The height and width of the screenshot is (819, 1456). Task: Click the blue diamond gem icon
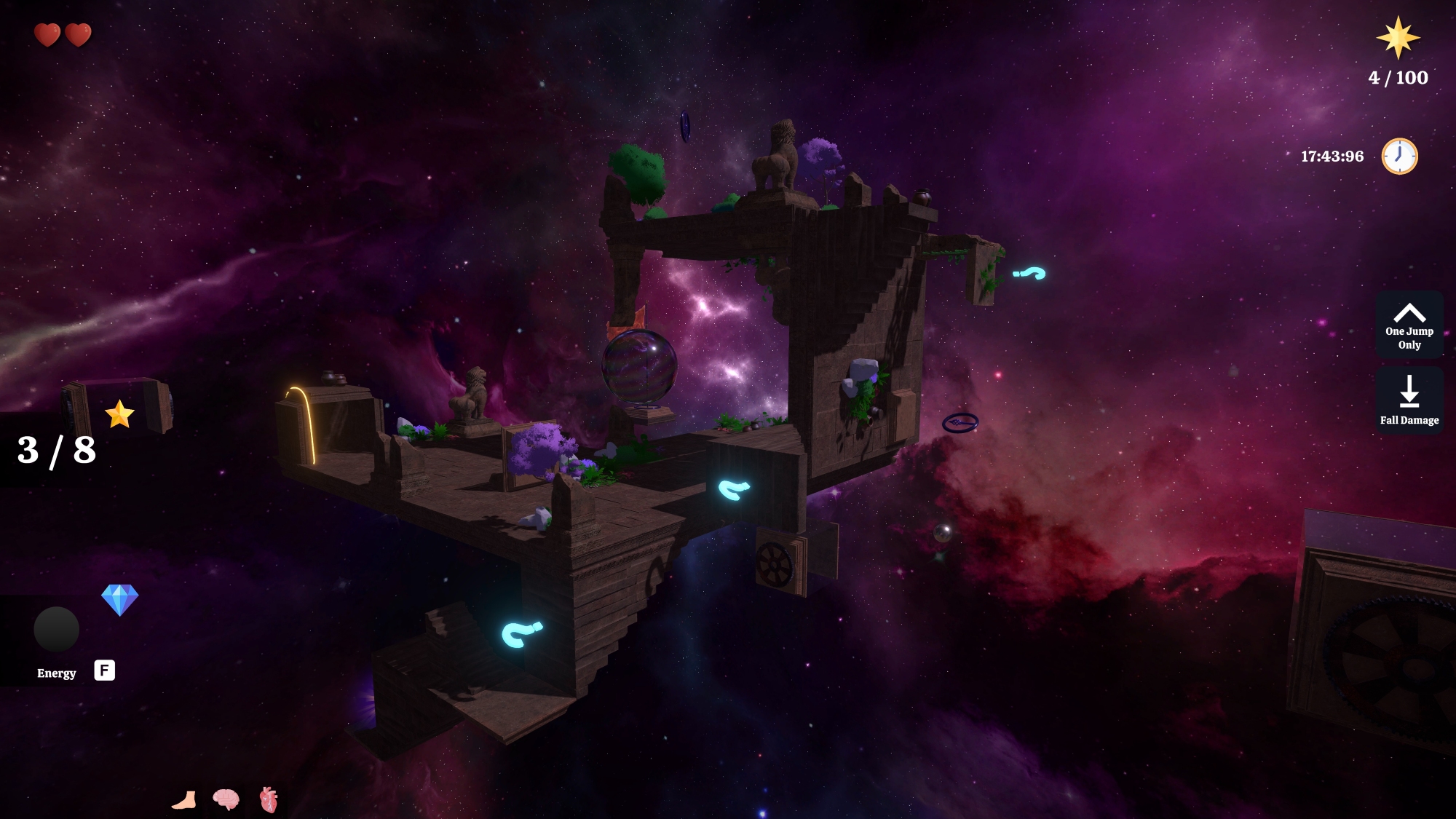(x=119, y=600)
